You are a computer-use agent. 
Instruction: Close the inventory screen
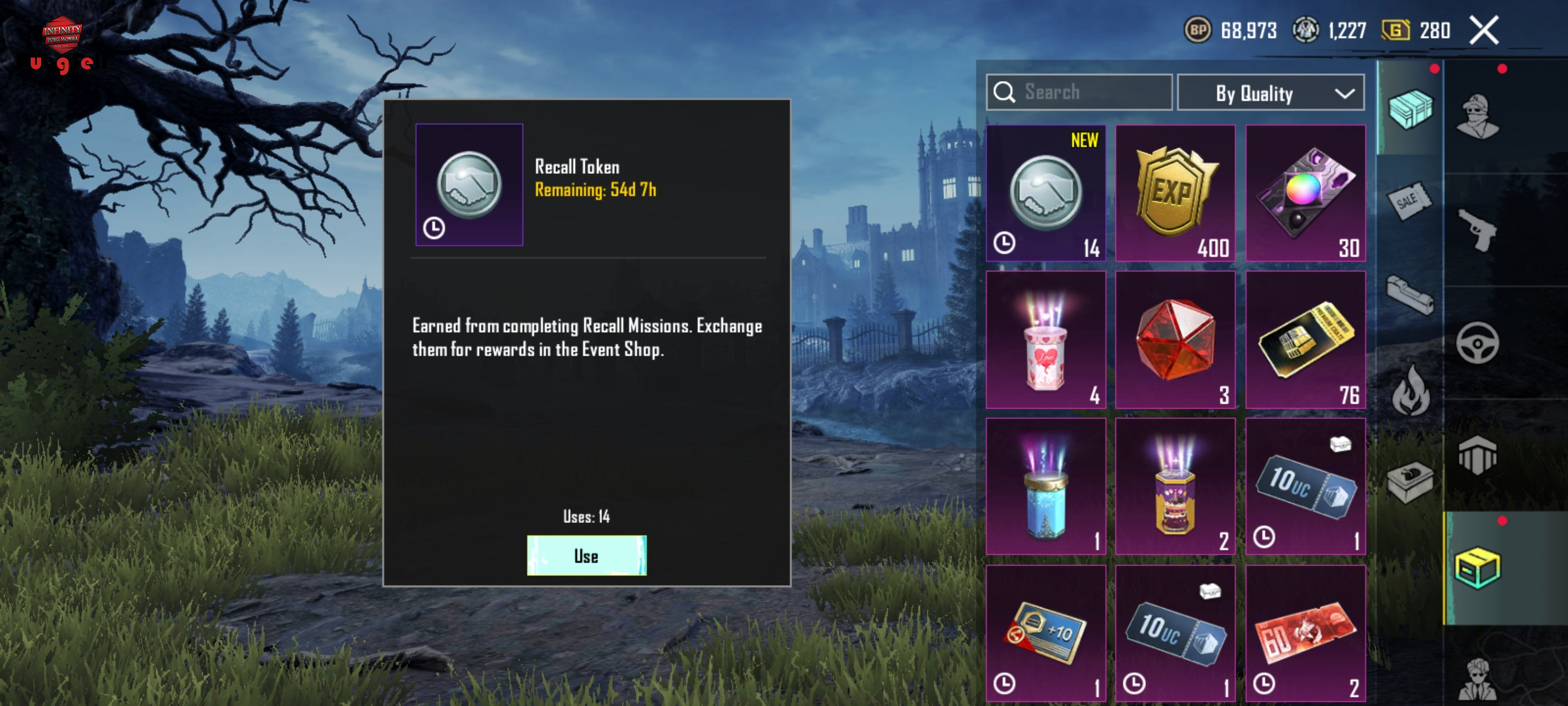(1484, 31)
